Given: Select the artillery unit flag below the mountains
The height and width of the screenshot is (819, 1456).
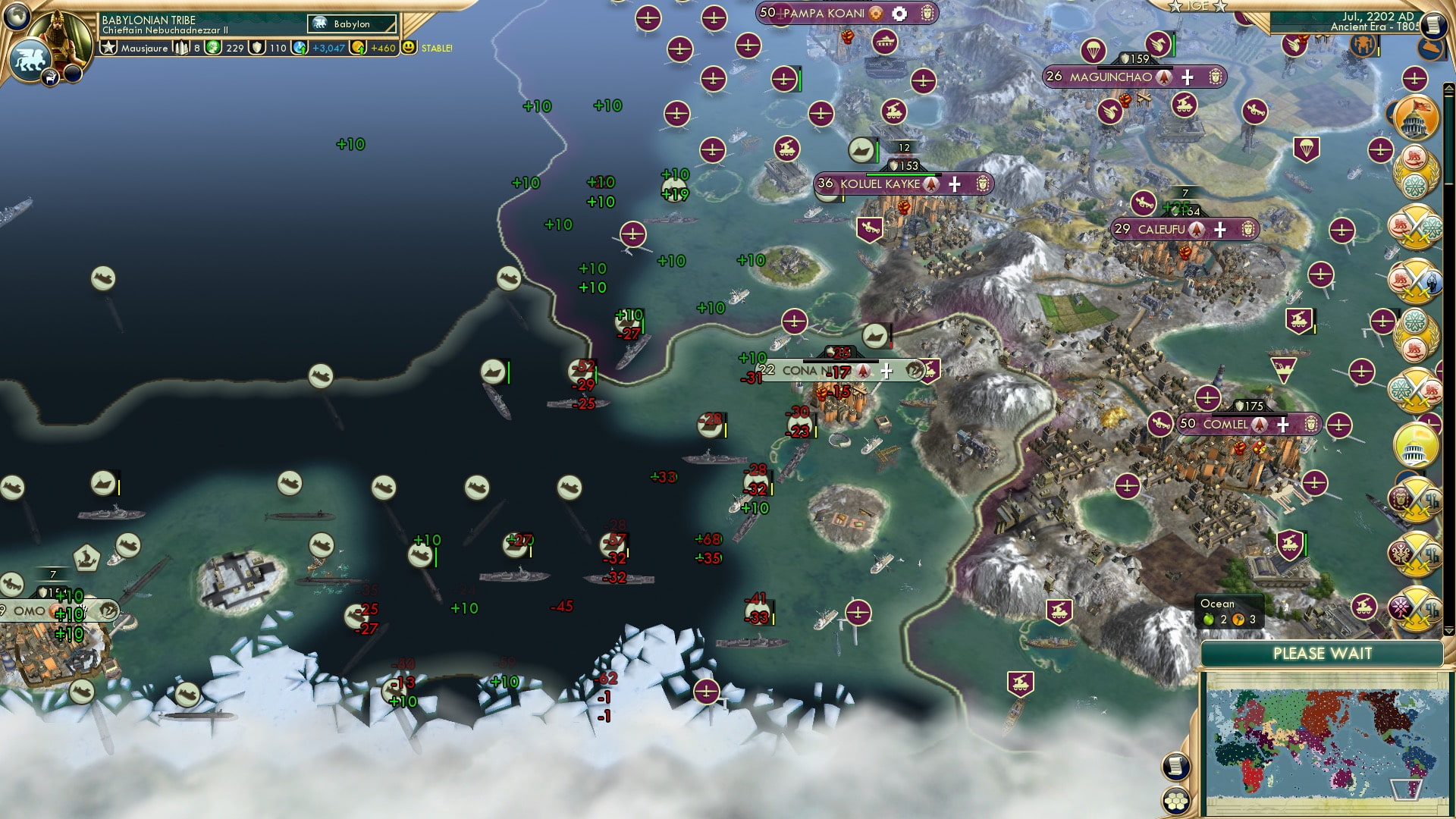Looking at the screenshot, I should point(1059,609).
